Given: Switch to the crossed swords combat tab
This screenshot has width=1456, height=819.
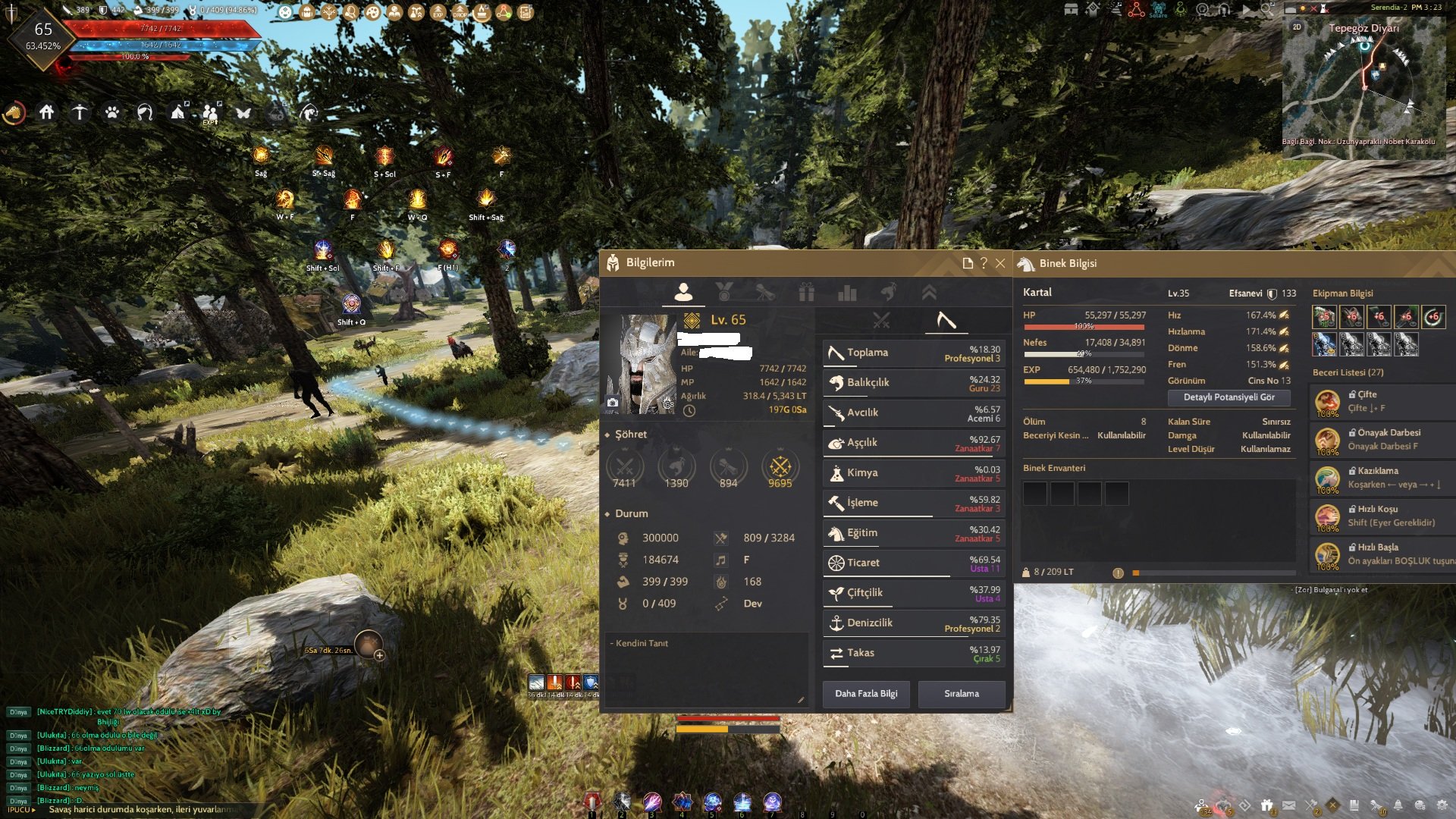Looking at the screenshot, I should tap(880, 321).
